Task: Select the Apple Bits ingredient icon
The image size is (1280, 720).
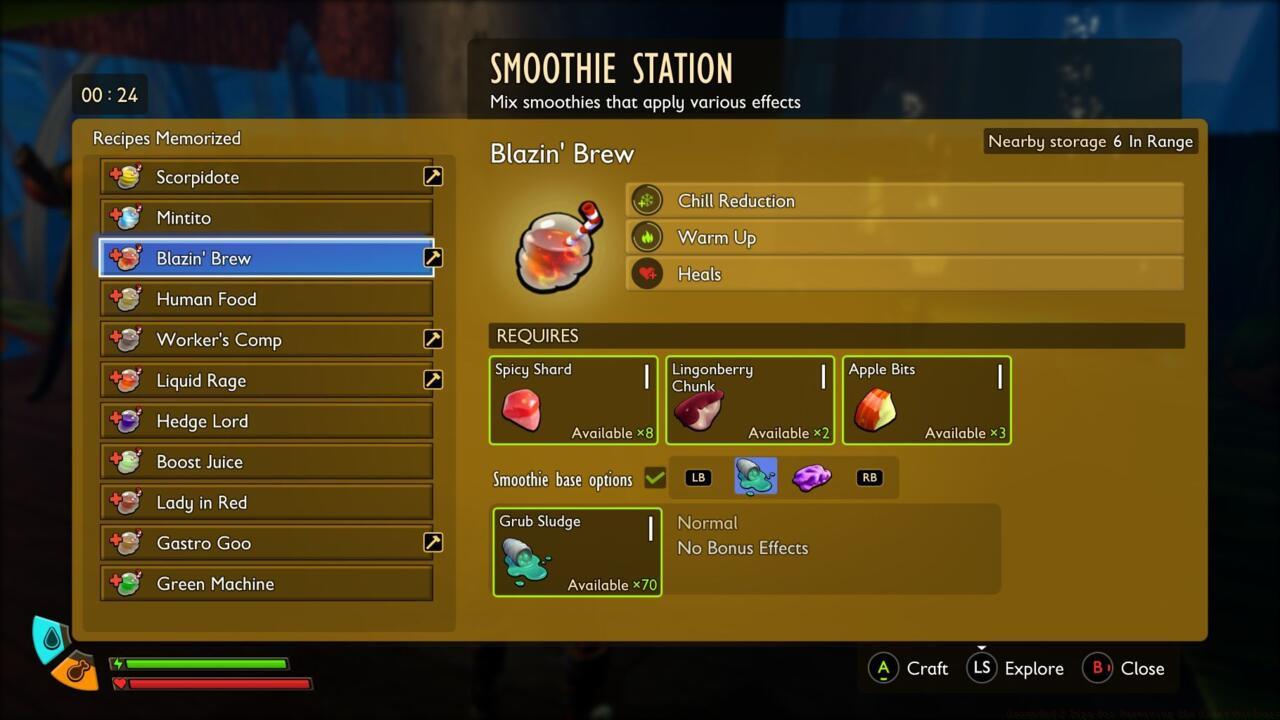Action: click(x=875, y=410)
